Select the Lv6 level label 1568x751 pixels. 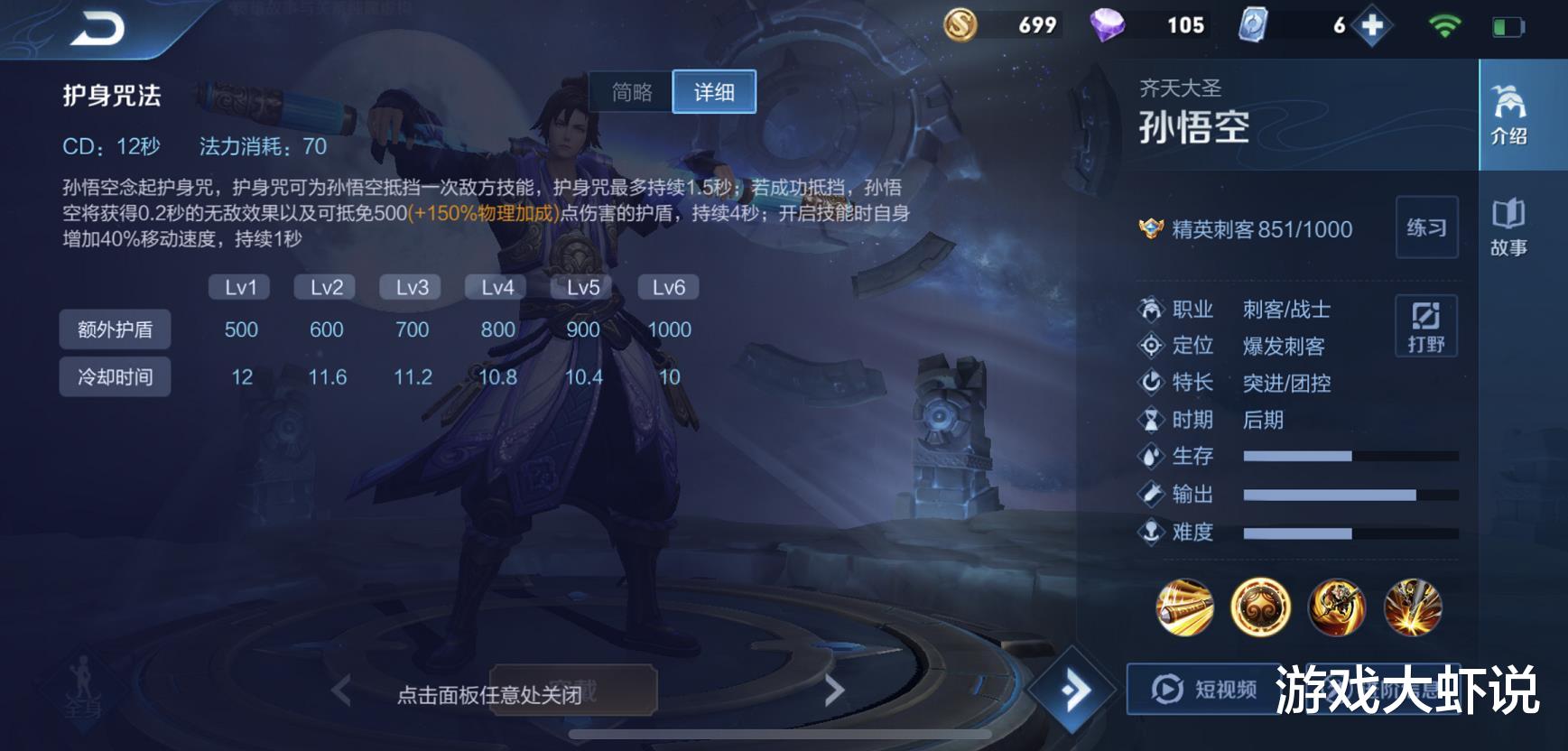[667, 286]
